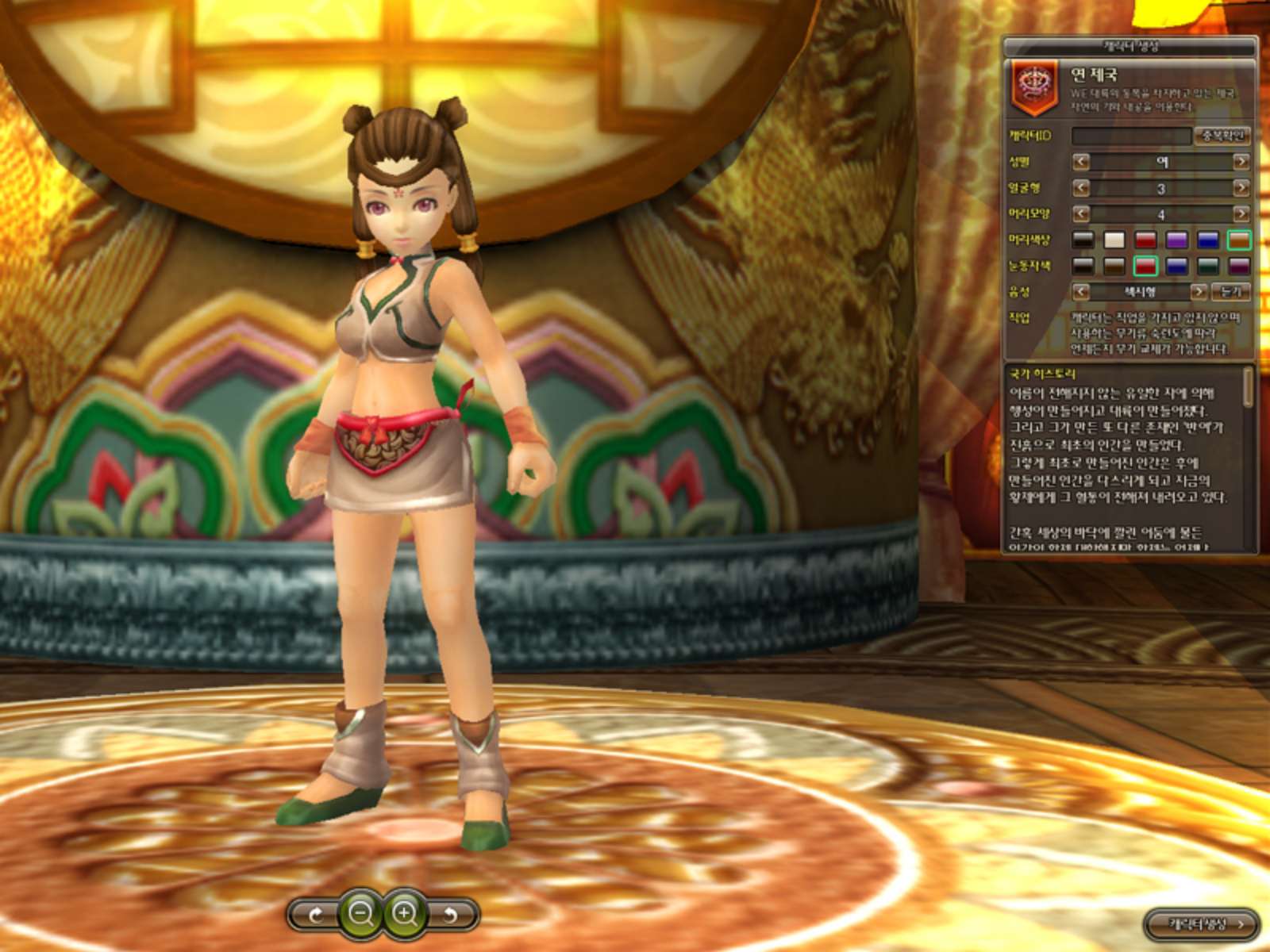Play the voice sample with 듣기 button
Viewport: 1270px width, 952px height.
(1231, 292)
